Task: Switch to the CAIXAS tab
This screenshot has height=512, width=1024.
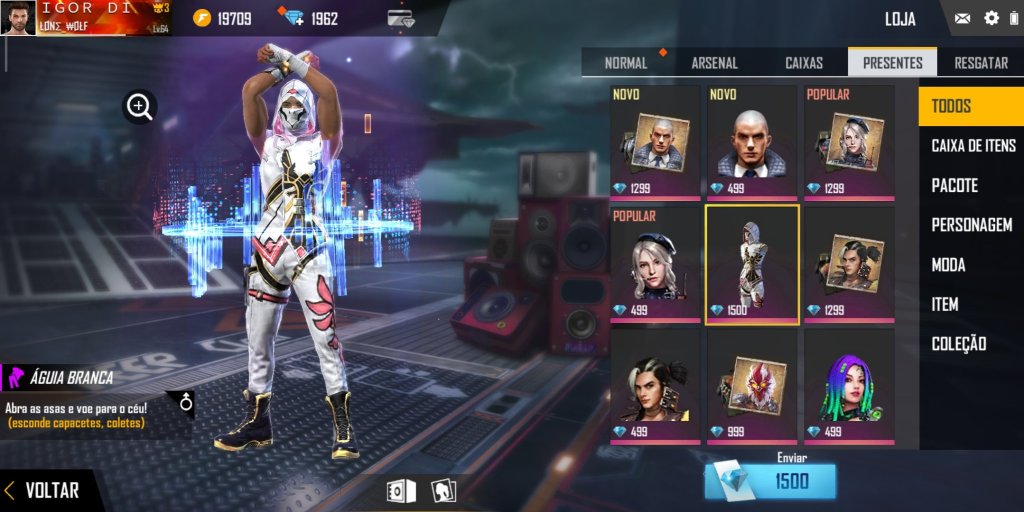Action: coord(803,63)
